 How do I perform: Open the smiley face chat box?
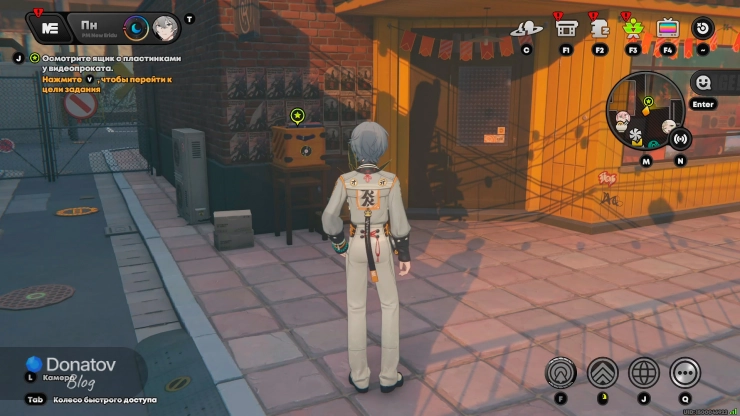(703, 83)
